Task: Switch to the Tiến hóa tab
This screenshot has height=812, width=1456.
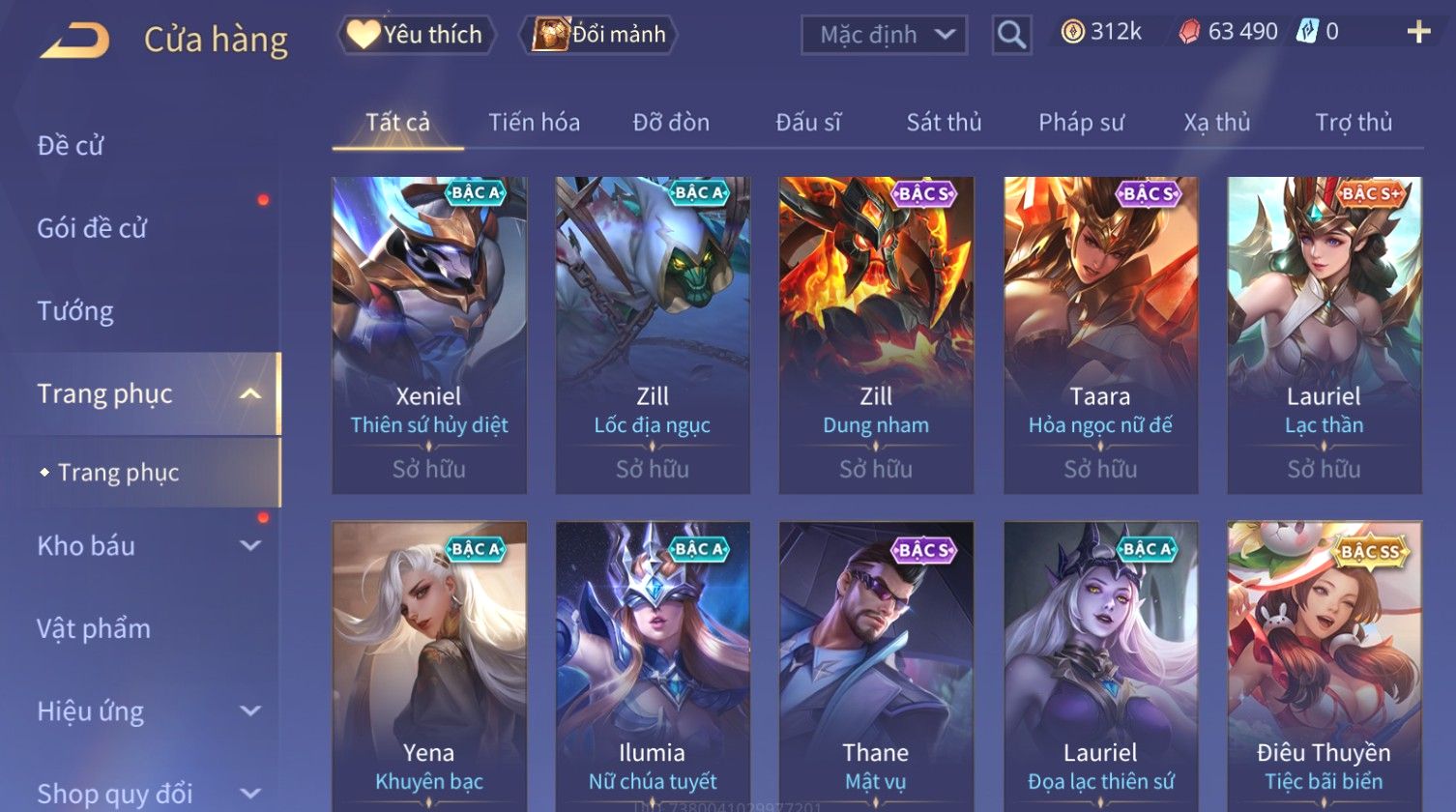Action: click(534, 123)
